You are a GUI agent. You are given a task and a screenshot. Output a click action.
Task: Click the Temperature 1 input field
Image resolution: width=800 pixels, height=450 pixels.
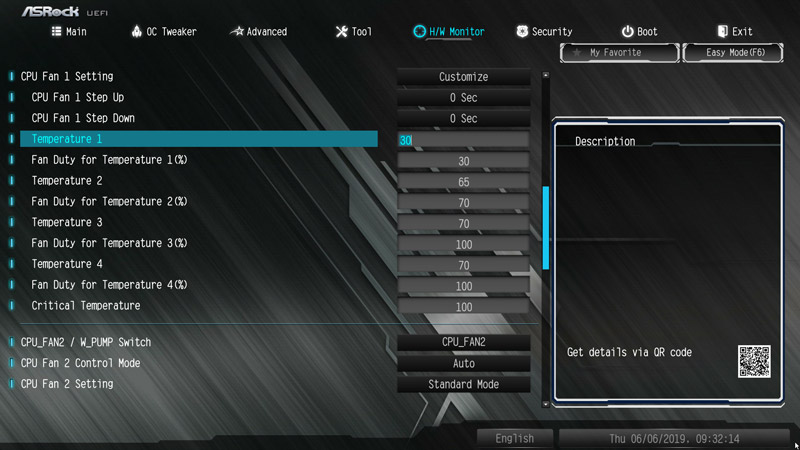click(463, 140)
